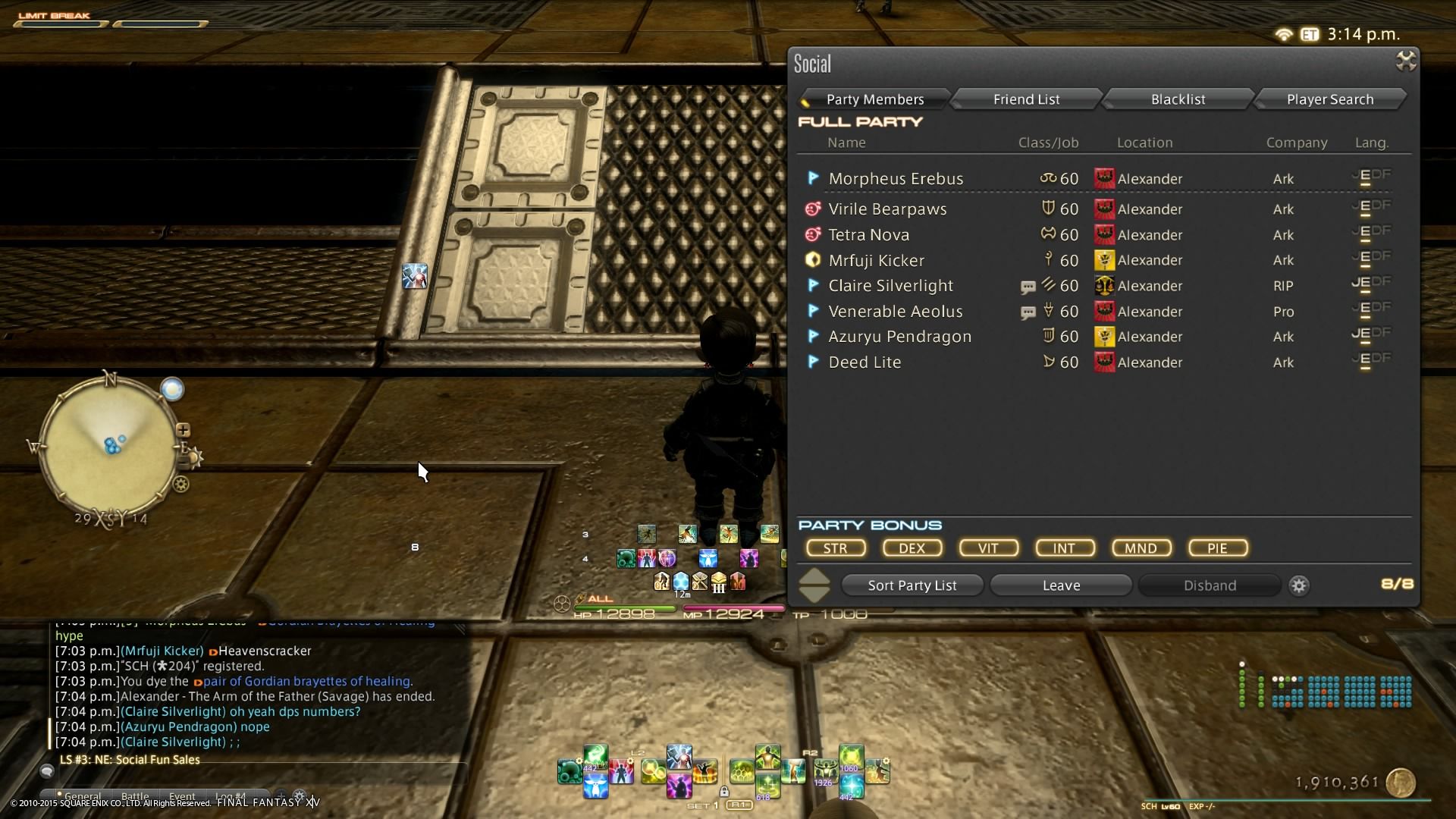The width and height of the screenshot is (1456, 819).
Task: Show the Player Search tab
Action: point(1329,99)
